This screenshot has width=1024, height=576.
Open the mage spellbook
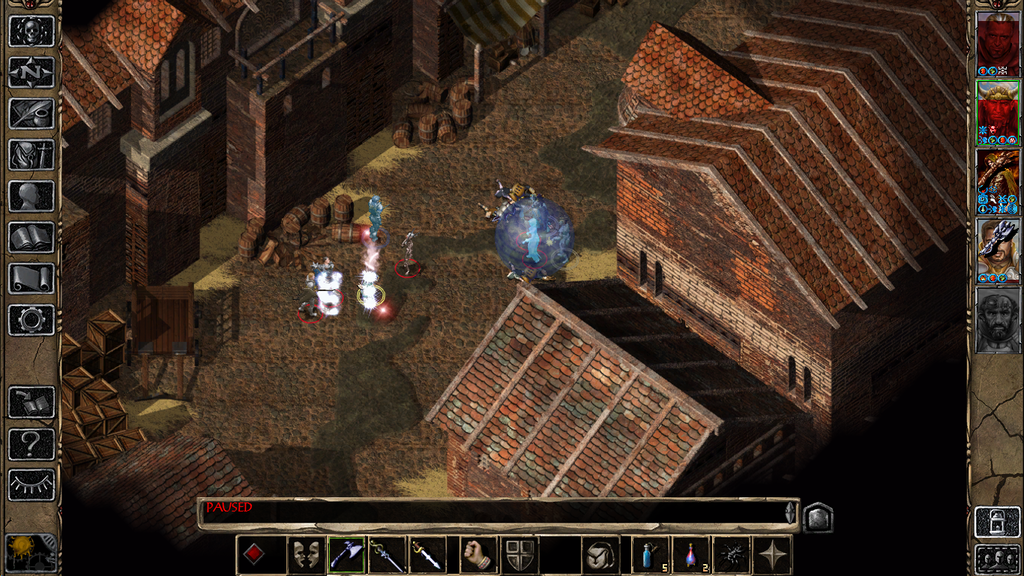[31, 237]
